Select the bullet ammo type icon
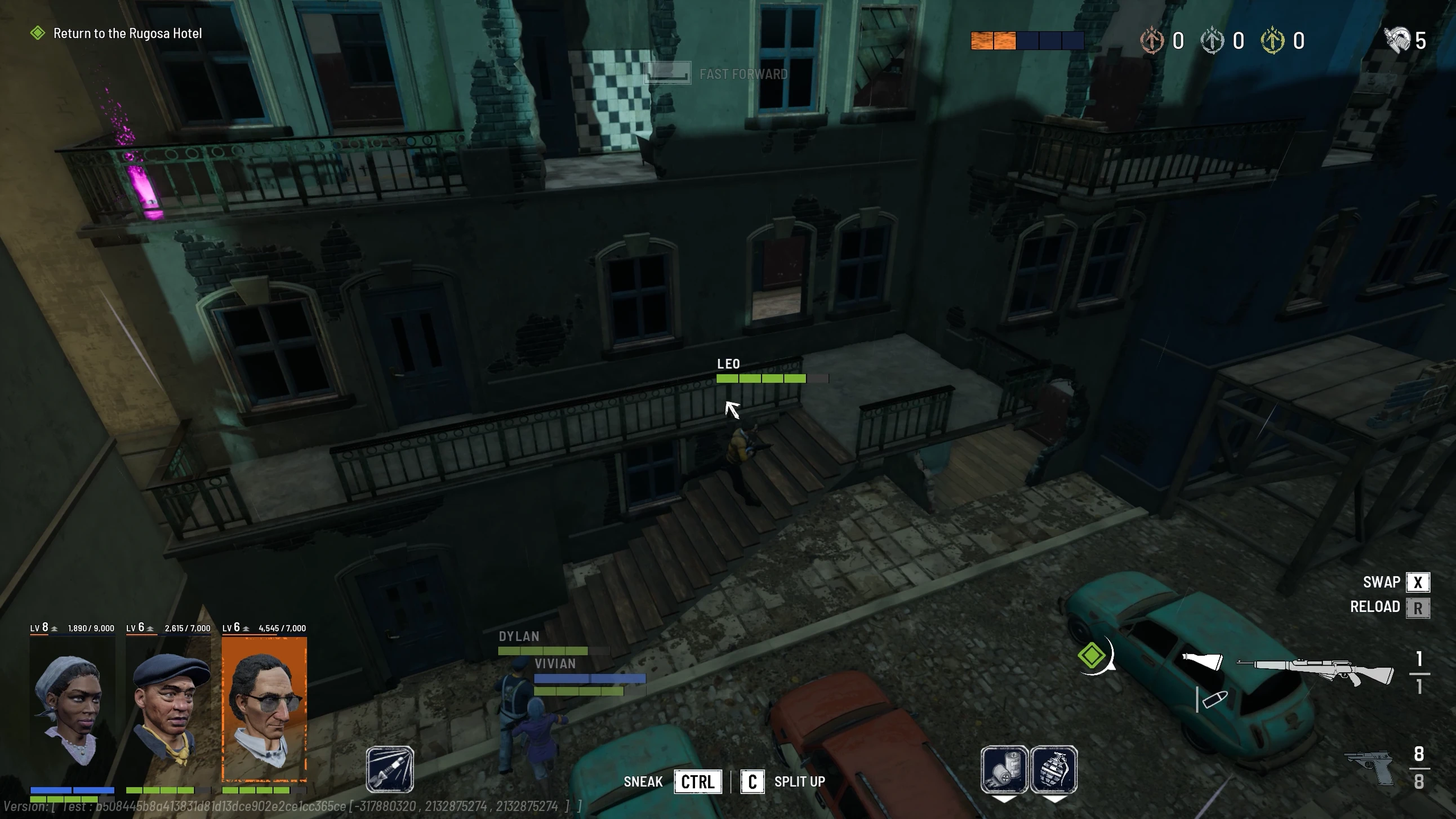Viewport: 1456px width, 819px height. [x=1214, y=700]
